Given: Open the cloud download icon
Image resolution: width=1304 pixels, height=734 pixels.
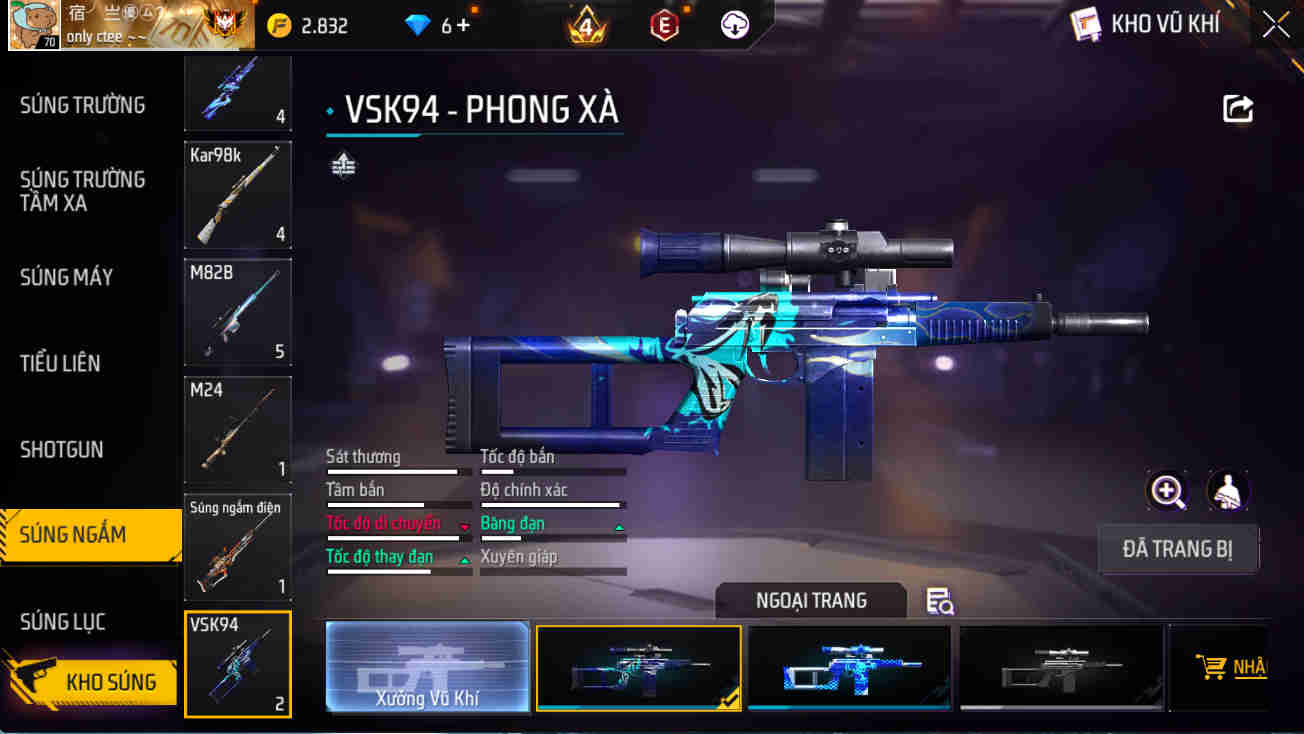Looking at the screenshot, I should click(x=735, y=24).
